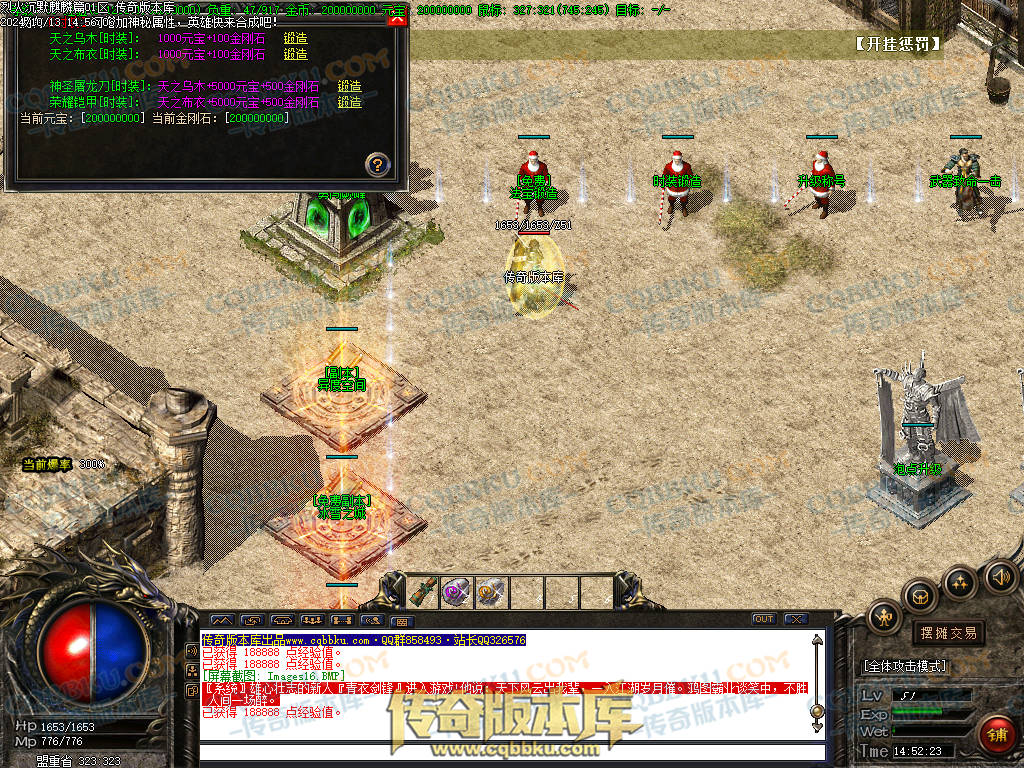Image resolution: width=1024 pixels, height=768 pixels.
Task: Forge the 天之乌木 costume
Action: (x=295, y=38)
